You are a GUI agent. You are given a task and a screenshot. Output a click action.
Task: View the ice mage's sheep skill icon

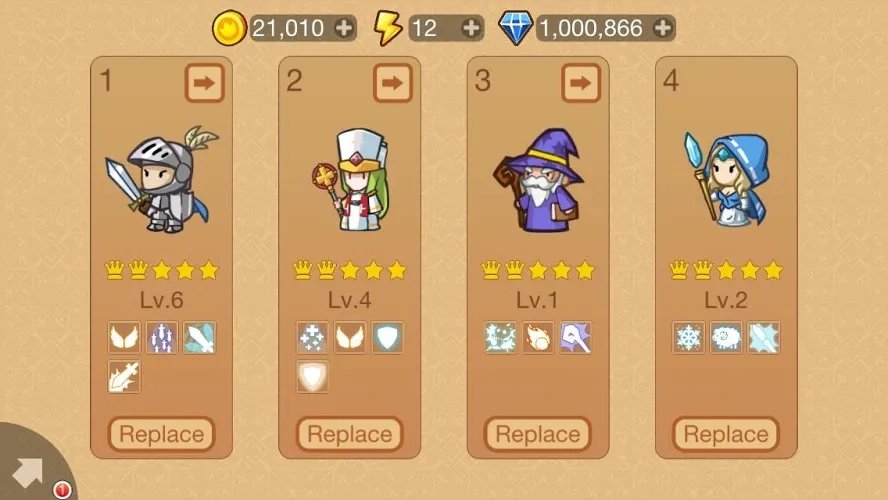726,337
